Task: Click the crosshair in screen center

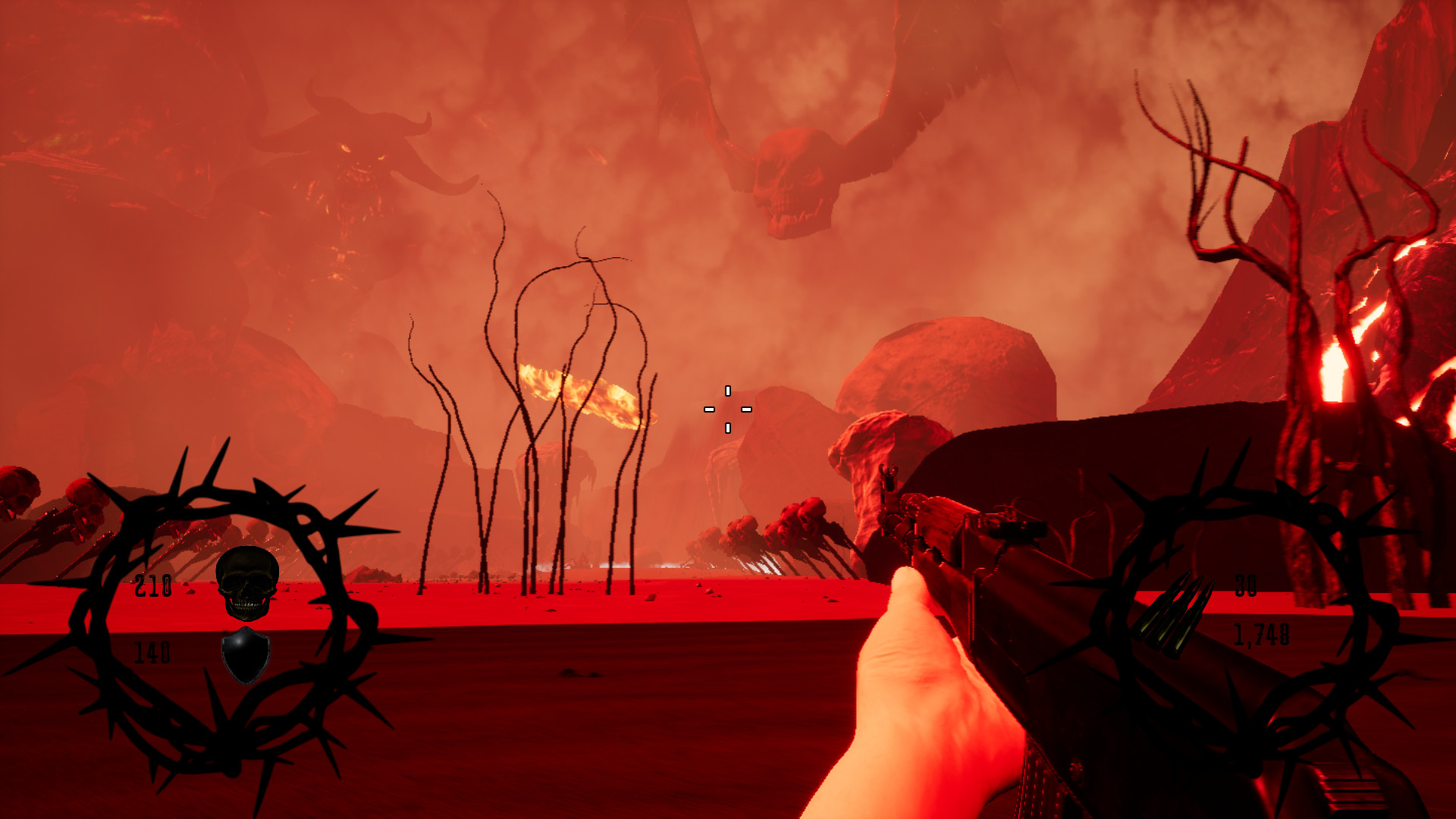Action: 727,408
